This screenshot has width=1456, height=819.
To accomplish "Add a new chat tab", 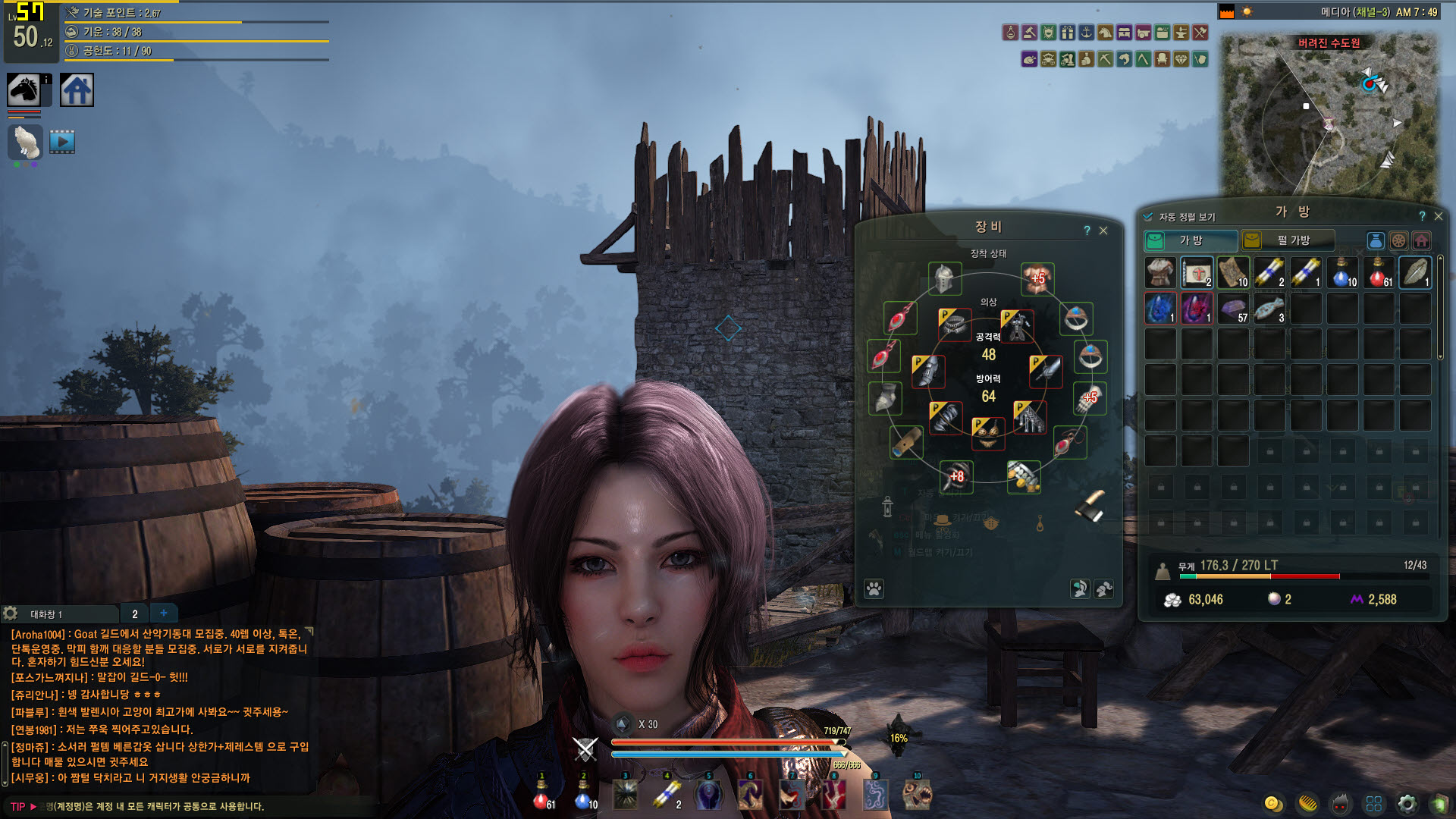I will click(164, 613).
